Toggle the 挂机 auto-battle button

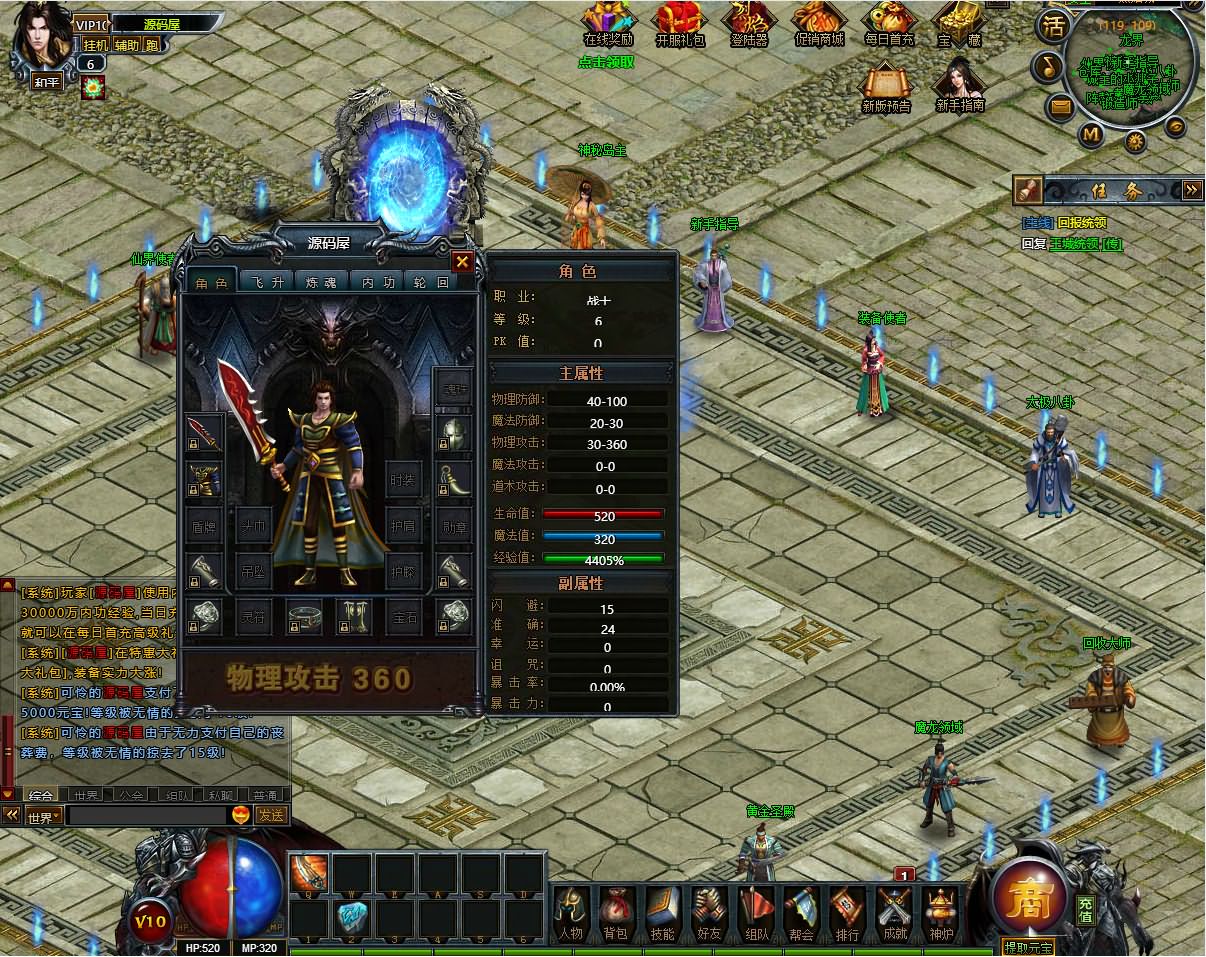(96, 45)
